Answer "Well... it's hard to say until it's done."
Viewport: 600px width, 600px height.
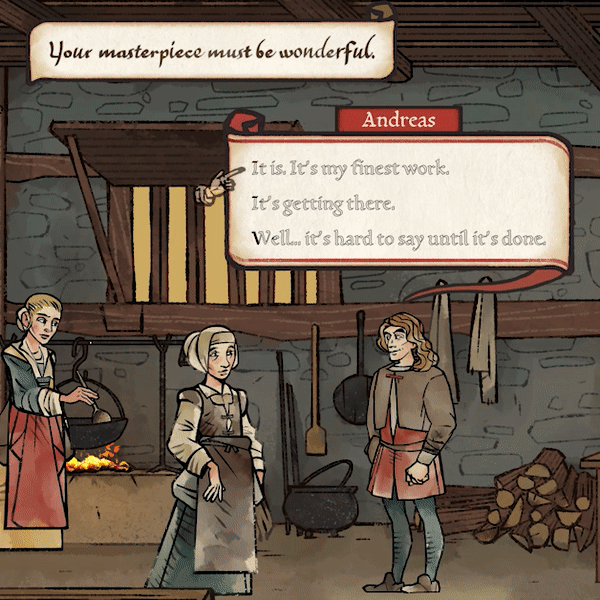399,240
